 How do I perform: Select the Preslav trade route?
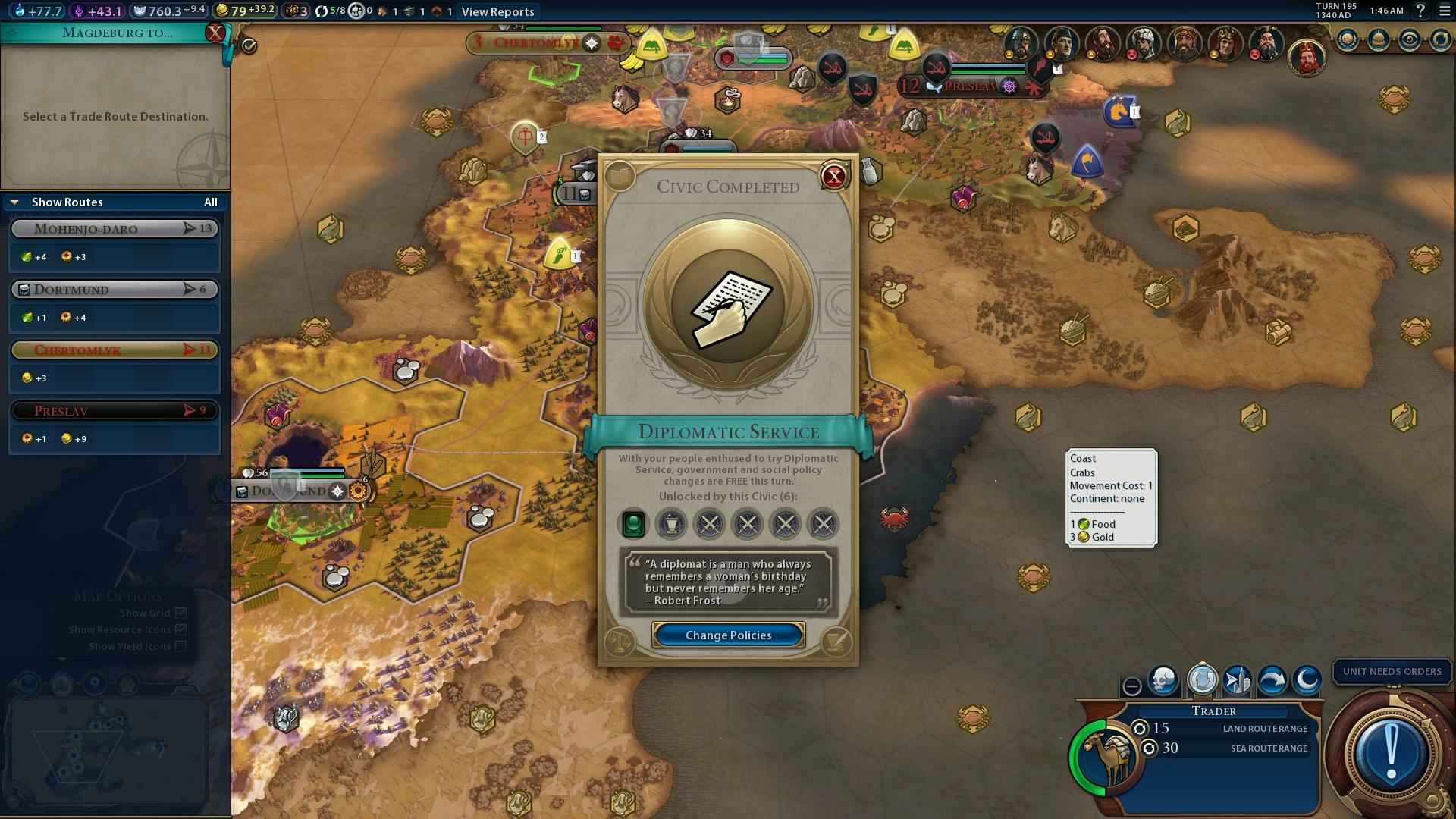pos(115,411)
